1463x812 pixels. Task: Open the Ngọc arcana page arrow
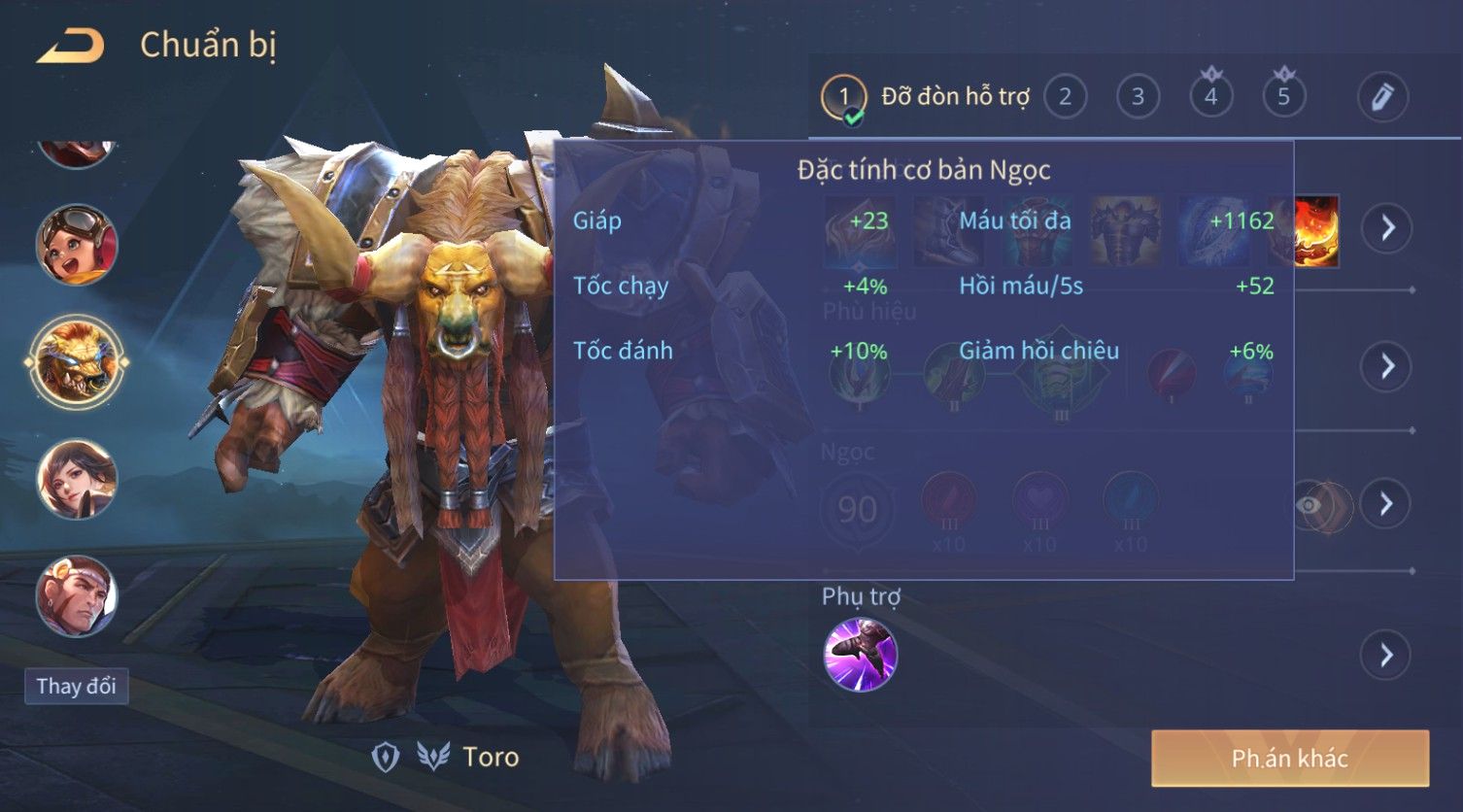coord(1386,503)
